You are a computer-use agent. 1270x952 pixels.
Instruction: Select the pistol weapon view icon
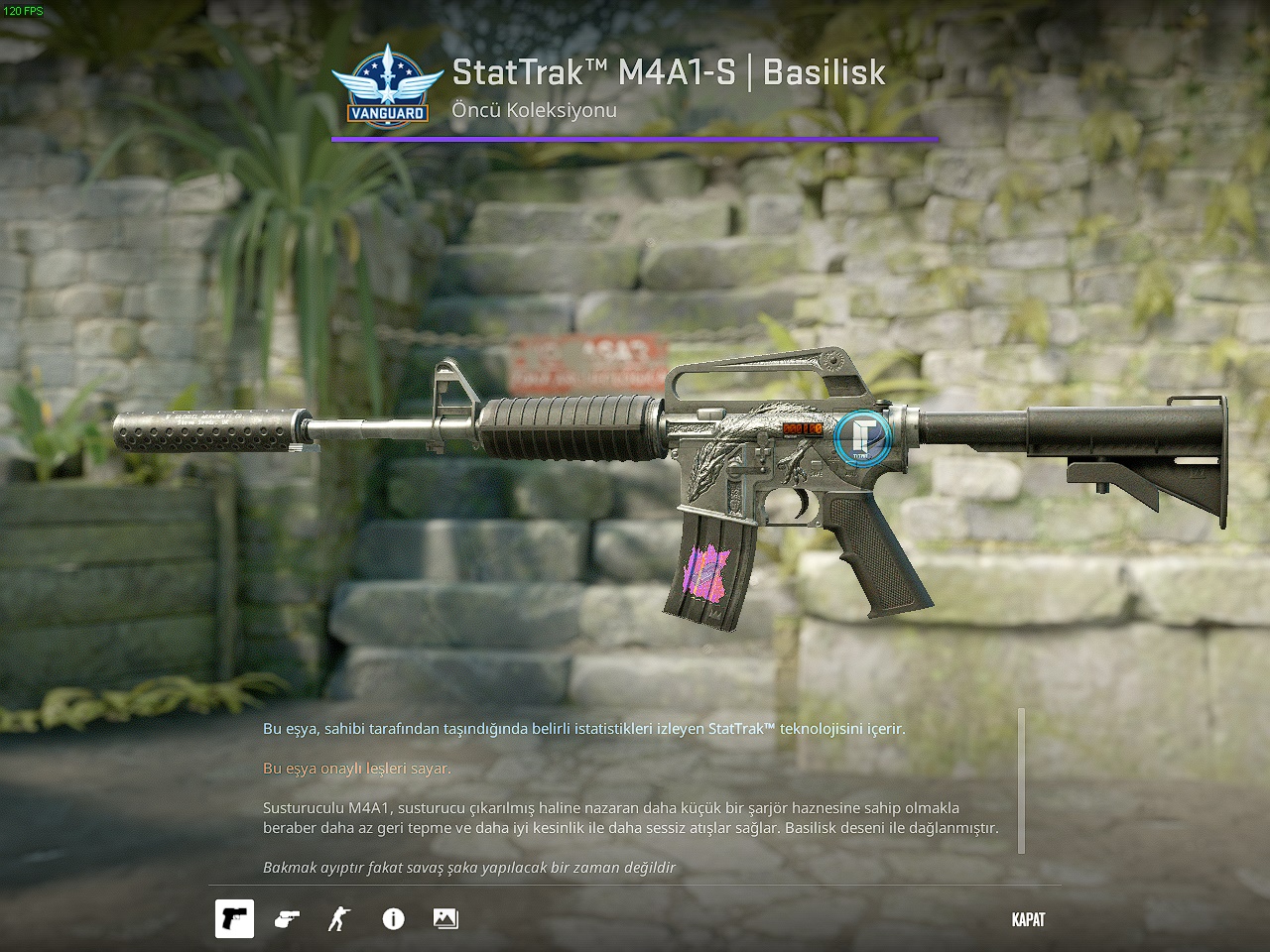tap(235, 919)
